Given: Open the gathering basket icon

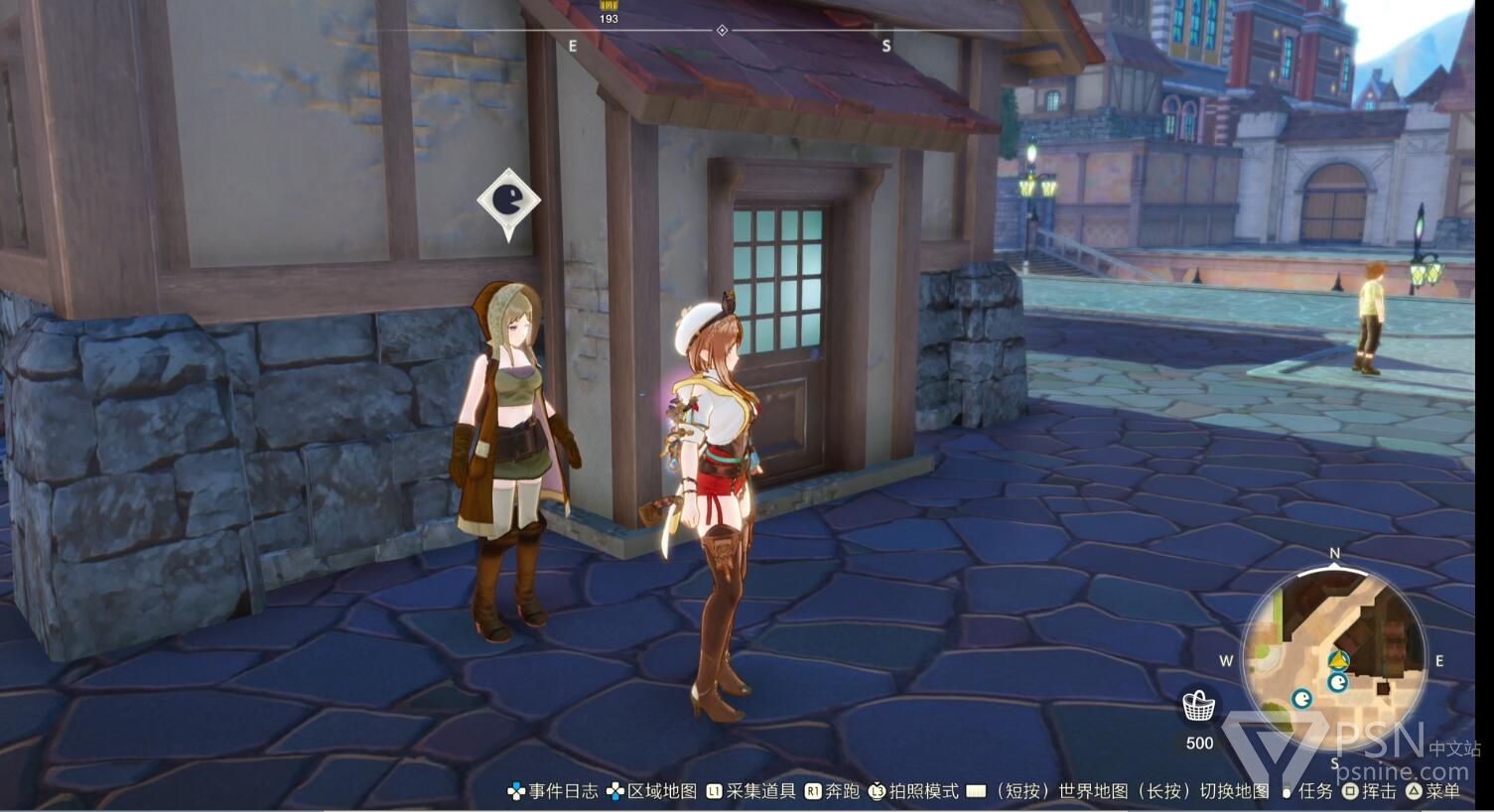Looking at the screenshot, I should [1199, 707].
